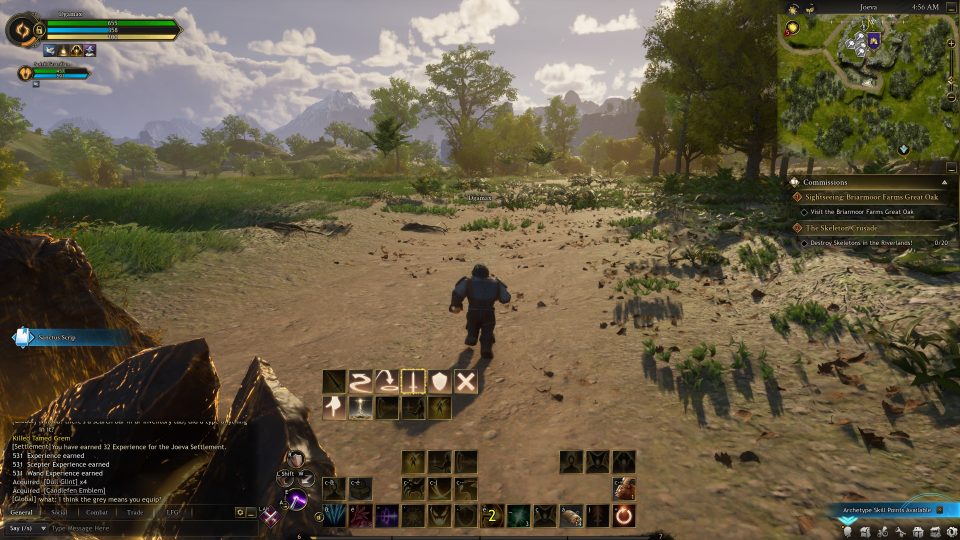
Task: Click the X icon in the action popup
Action: tap(465, 381)
